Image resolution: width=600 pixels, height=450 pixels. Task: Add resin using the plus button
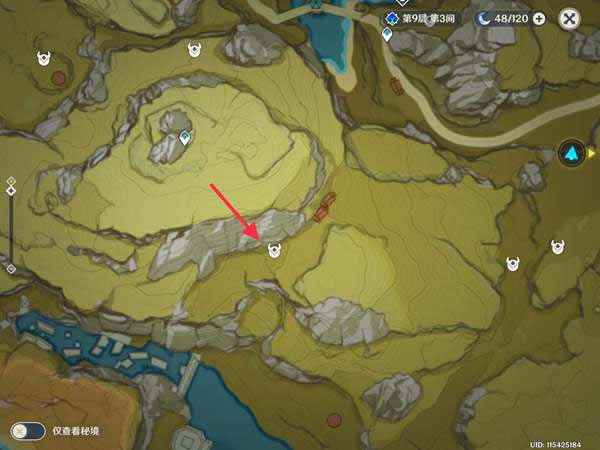[x=539, y=18]
